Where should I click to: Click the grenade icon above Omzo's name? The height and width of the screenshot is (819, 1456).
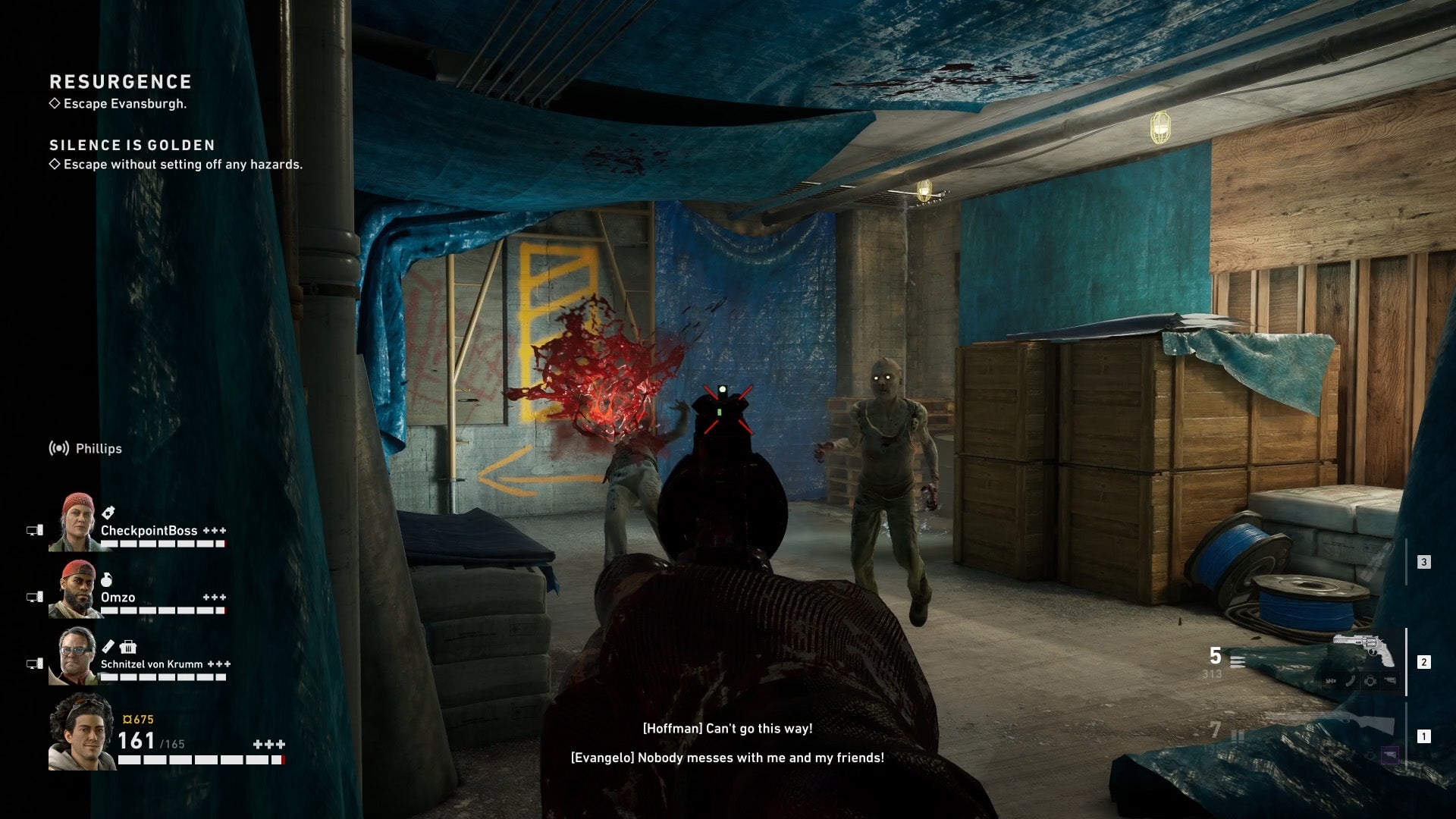point(107,580)
